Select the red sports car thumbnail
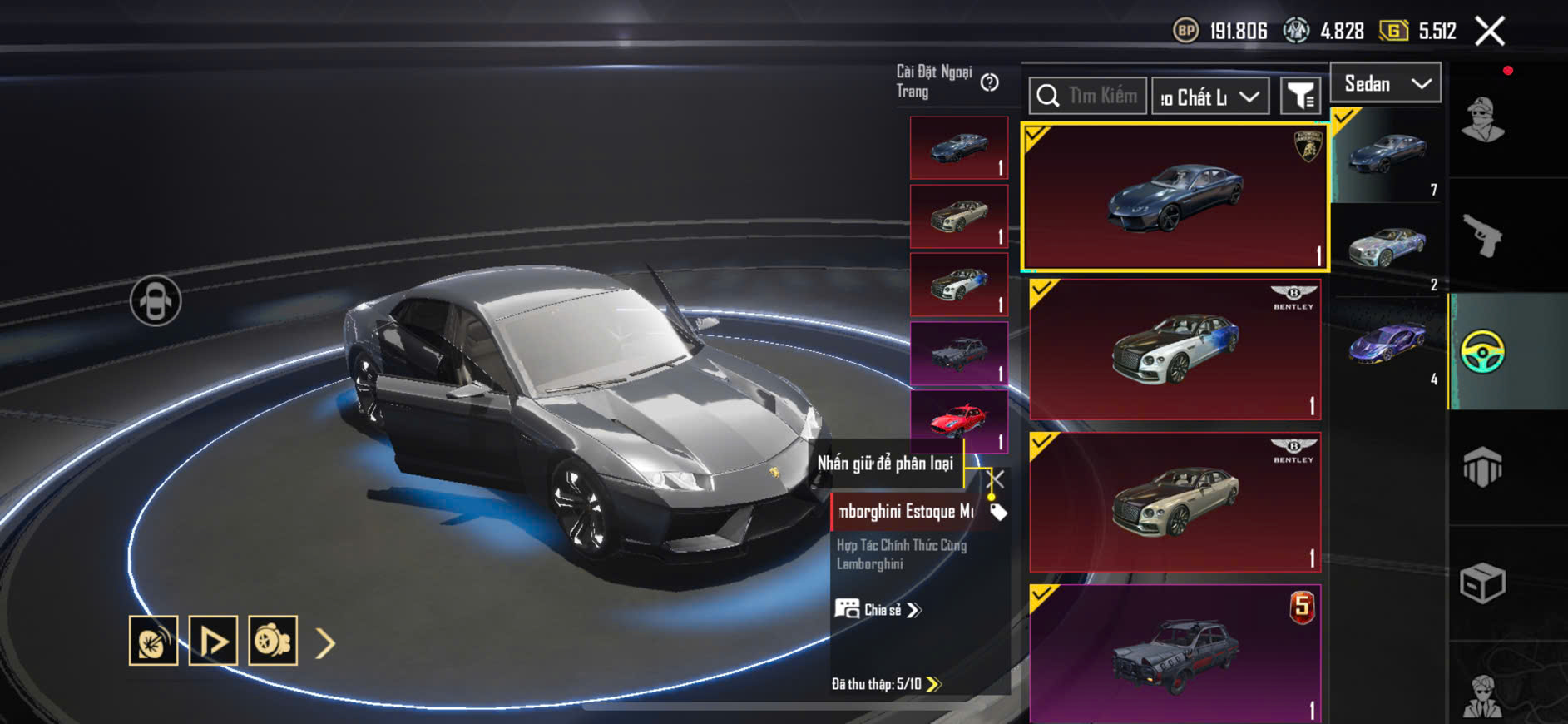The height and width of the screenshot is (724, 1568). point(959,420)
